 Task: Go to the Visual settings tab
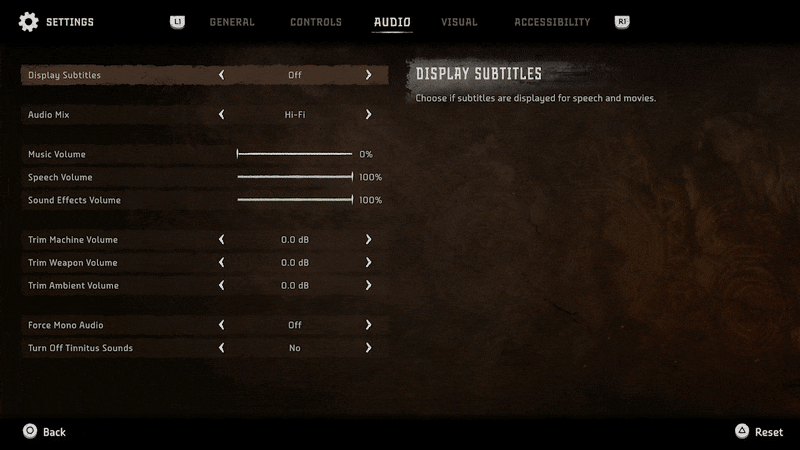point(460,22)
